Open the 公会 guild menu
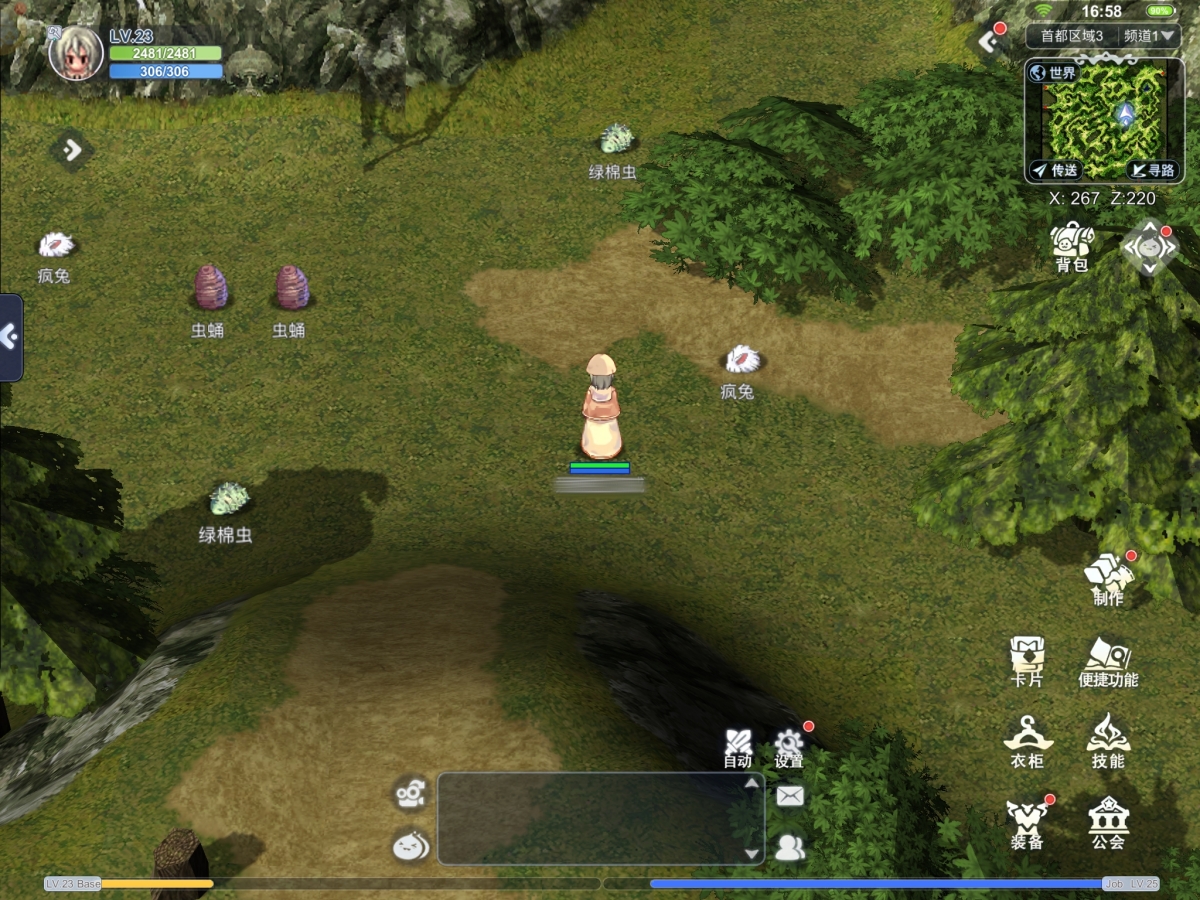The image size is (1200, 900). 1108,823
